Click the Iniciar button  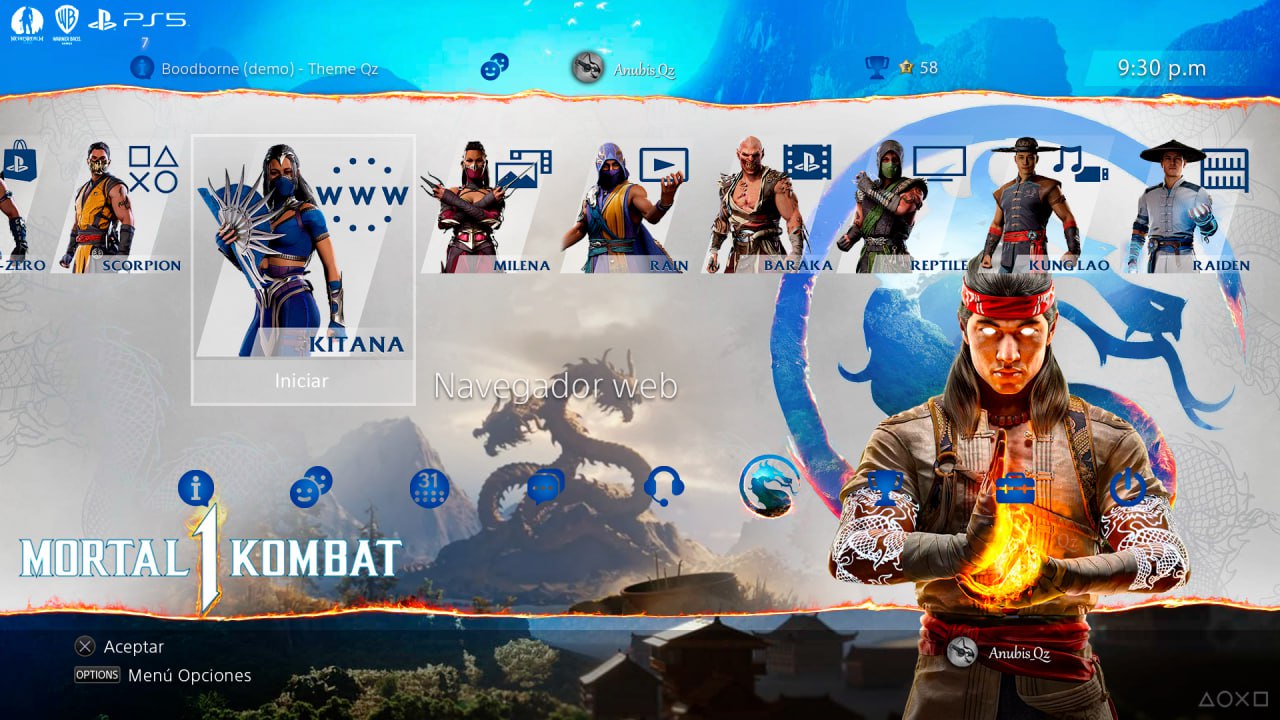click(302, 381)
